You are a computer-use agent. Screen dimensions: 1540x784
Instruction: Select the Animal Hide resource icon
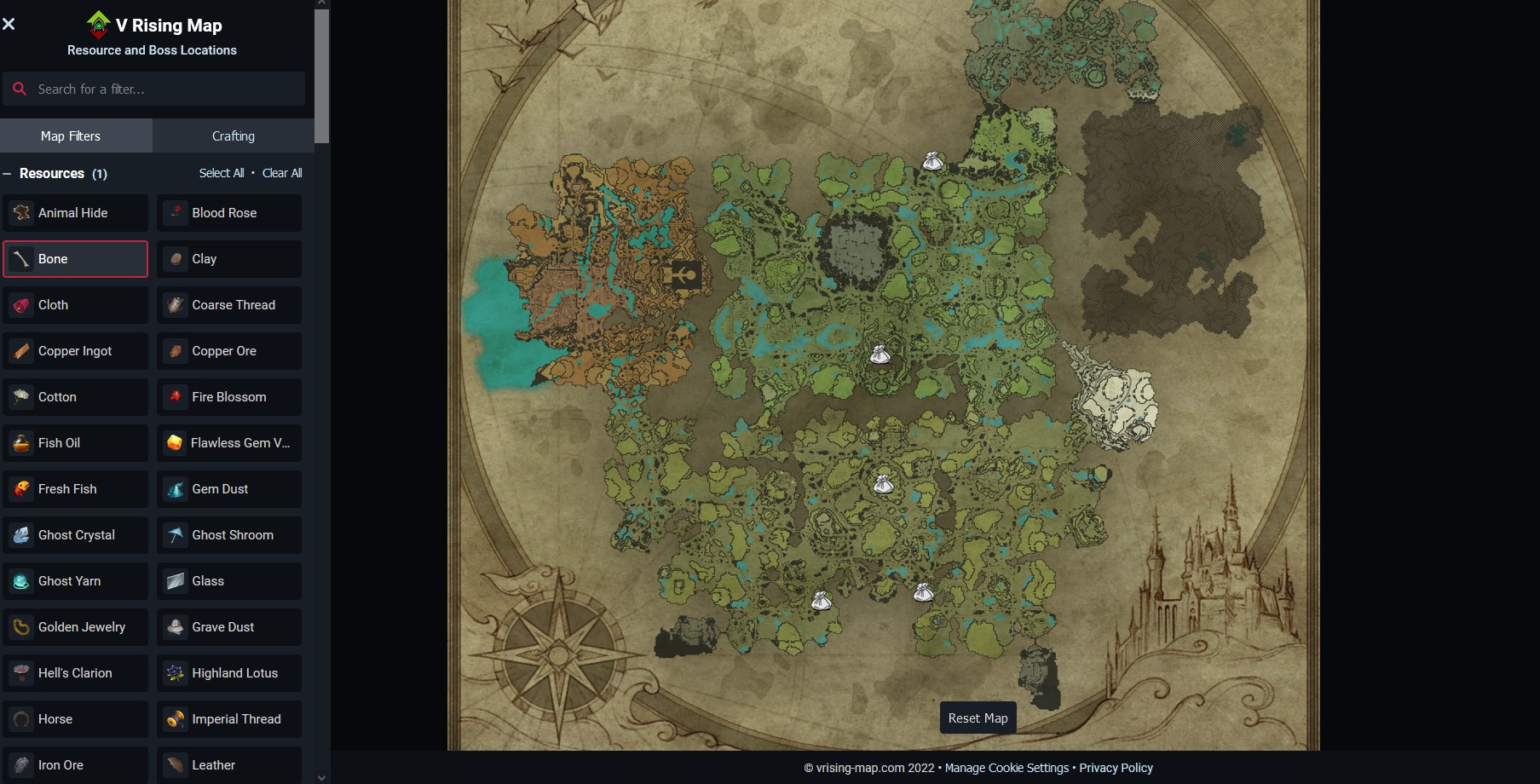click(20, 213)
